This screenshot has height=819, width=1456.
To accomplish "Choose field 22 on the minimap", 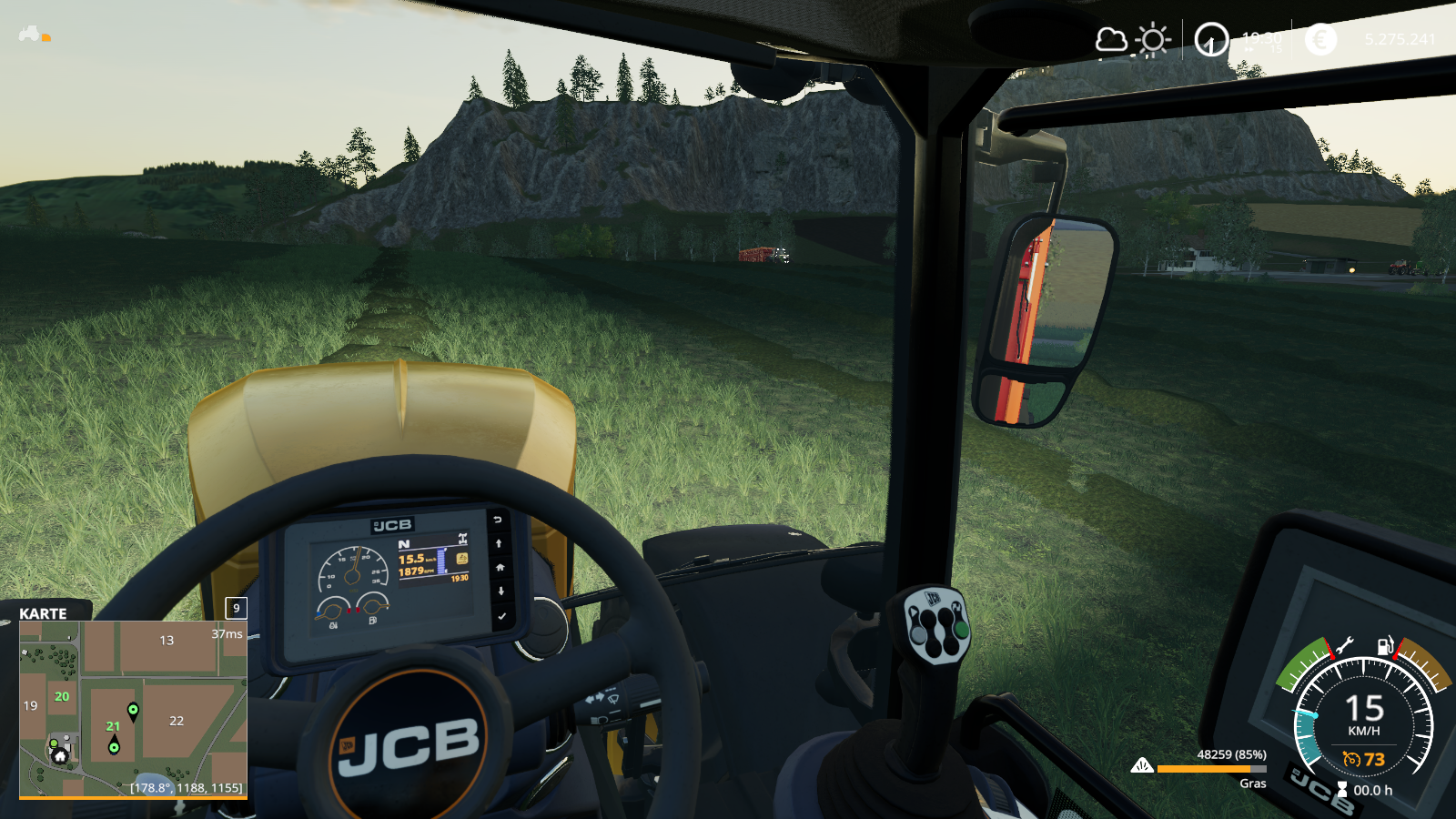I will [177, 721].
